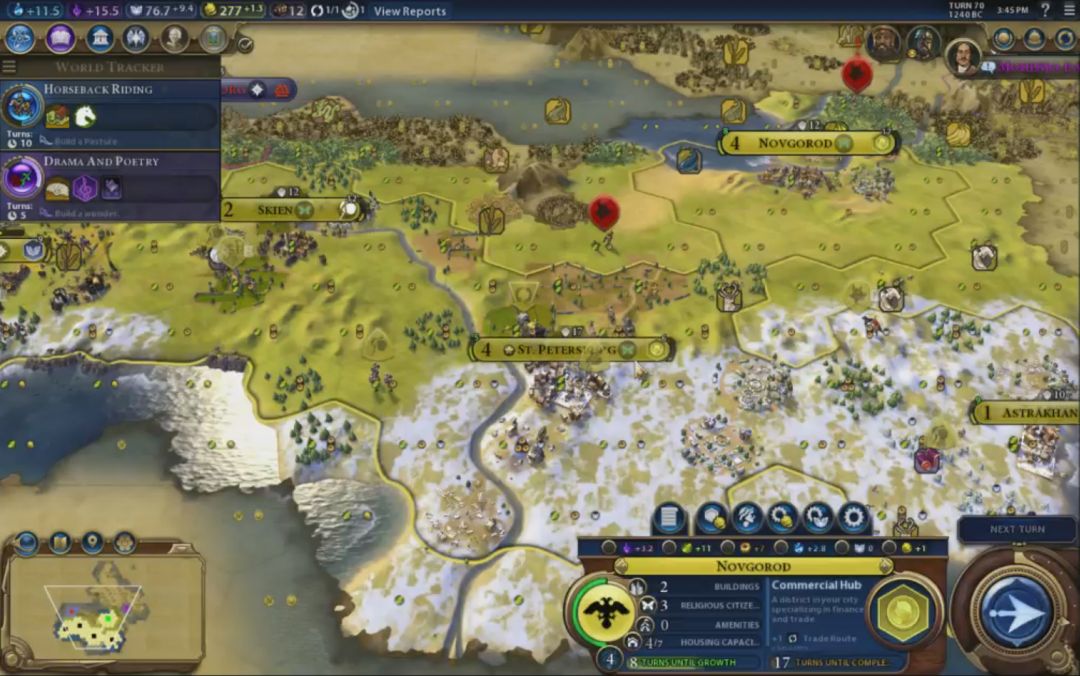Viewport: 1080px width, 676px height.
Task: Click the Next Turn arrow button
Action: point(1016,610)
